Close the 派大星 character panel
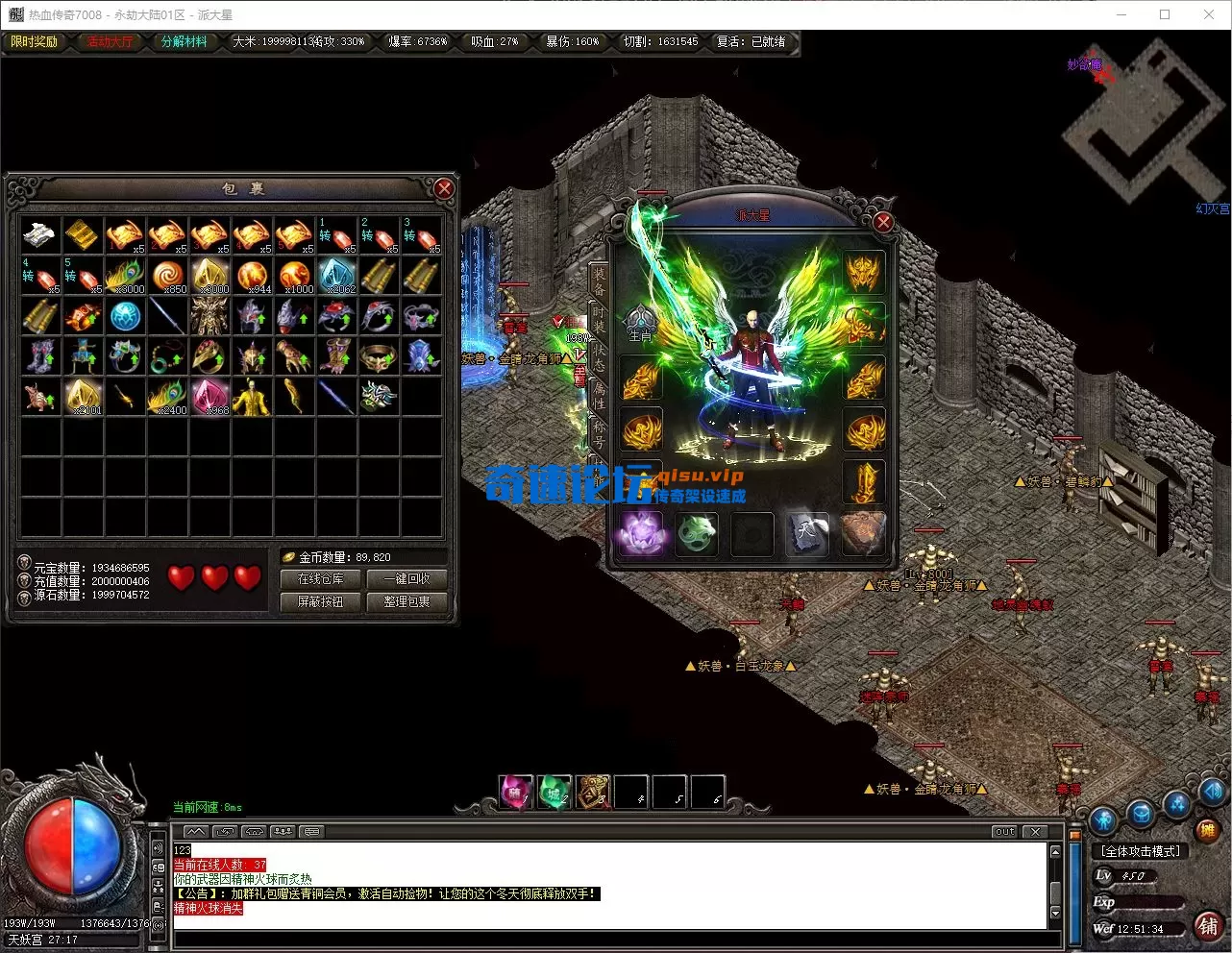 point(883,222)
